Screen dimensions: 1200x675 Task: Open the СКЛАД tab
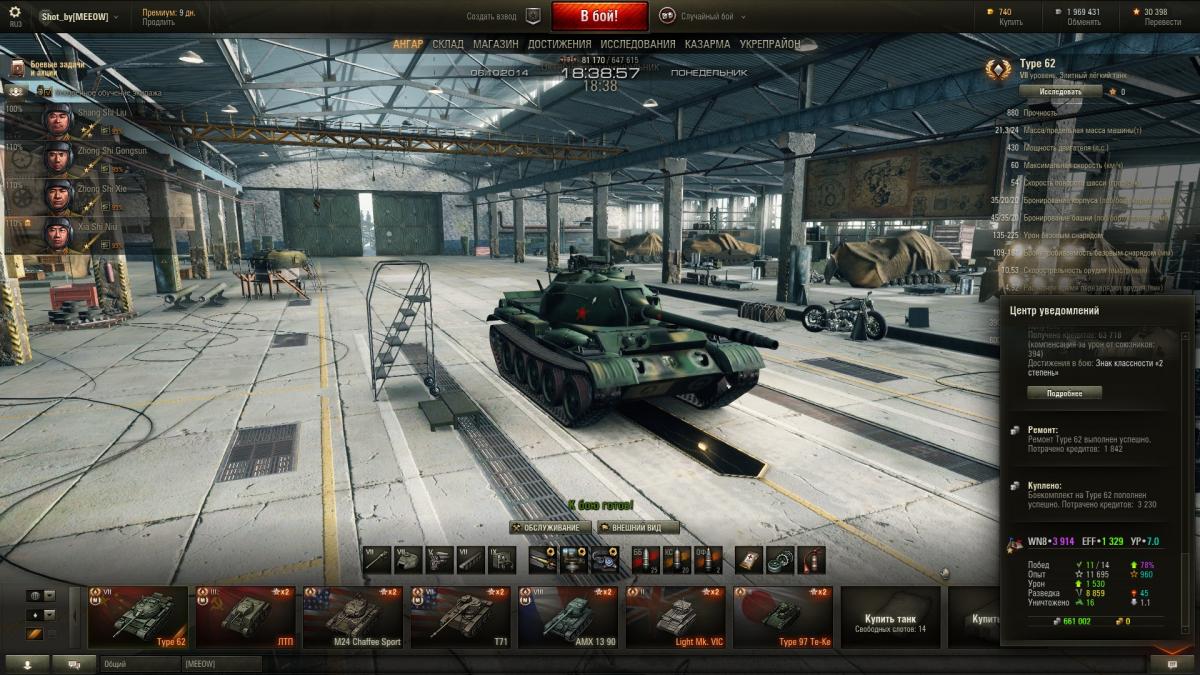pyautogui.click(x=448, y=45)
